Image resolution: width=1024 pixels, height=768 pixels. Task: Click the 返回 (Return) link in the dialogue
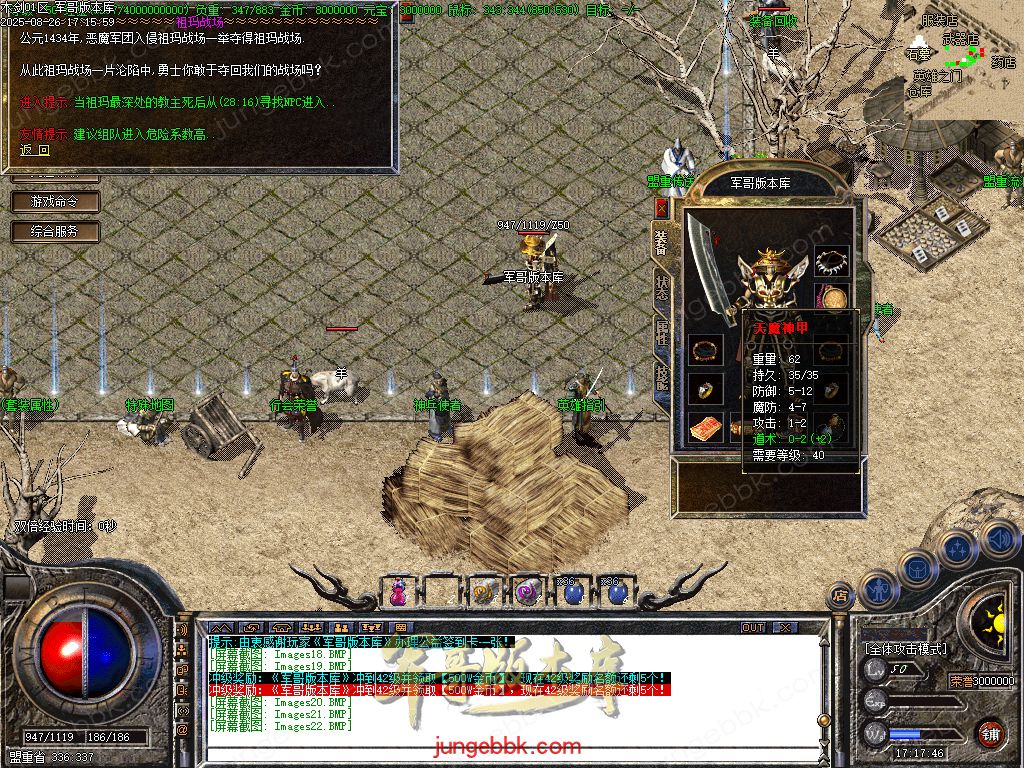pos(35,151)
